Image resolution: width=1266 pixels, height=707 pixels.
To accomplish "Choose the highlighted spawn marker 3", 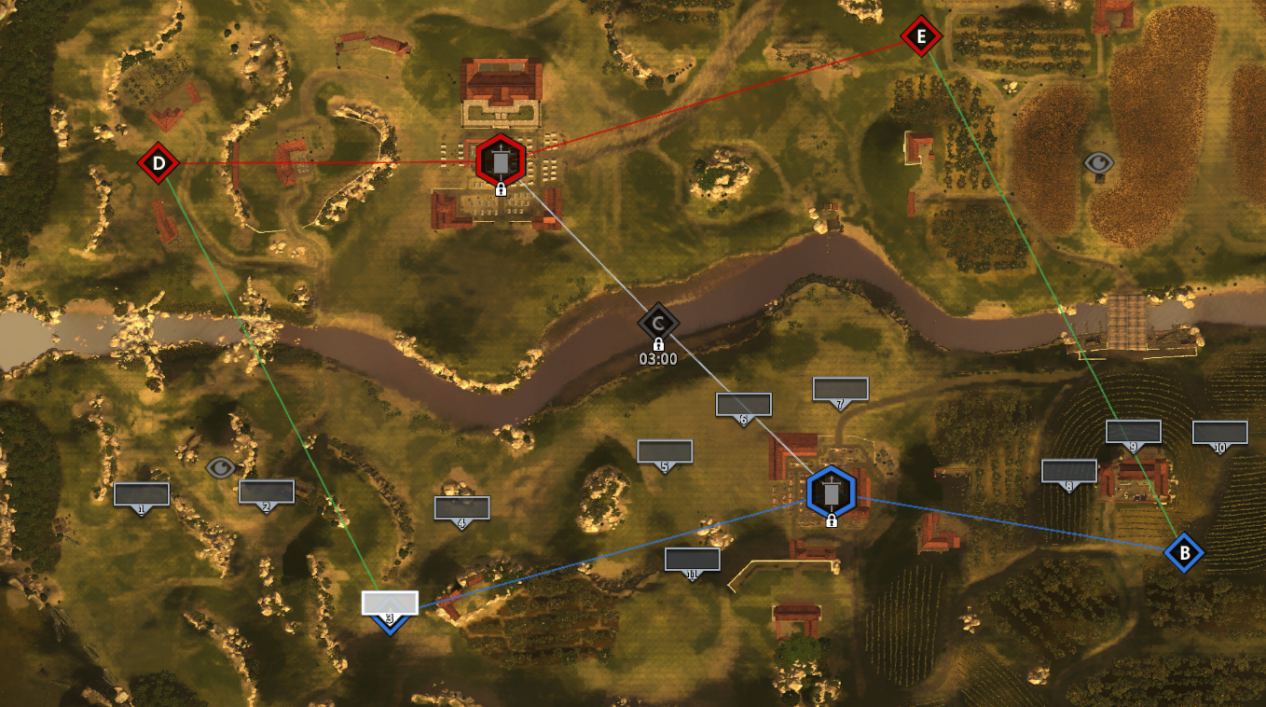I will pyautogui.click(x=389, y=603).
